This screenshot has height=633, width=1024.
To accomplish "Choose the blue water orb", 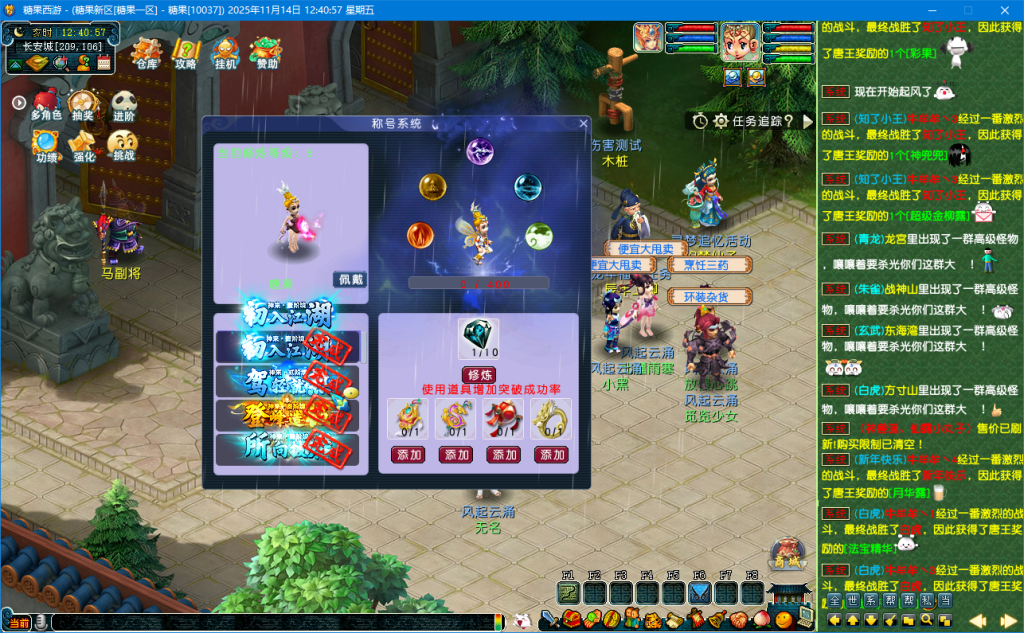I will coord(527,186).
